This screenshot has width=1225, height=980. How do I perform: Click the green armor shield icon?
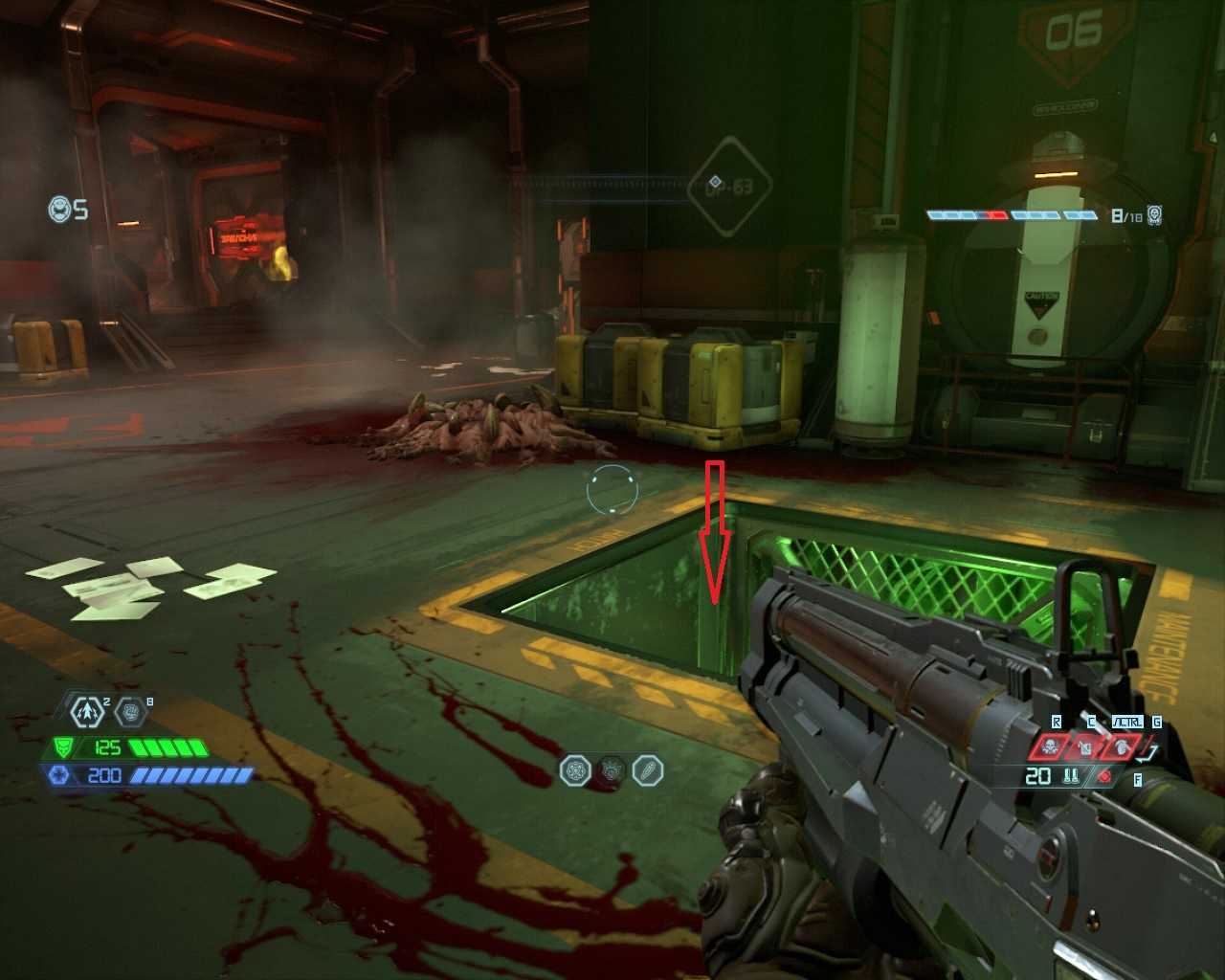coord(63,747)
